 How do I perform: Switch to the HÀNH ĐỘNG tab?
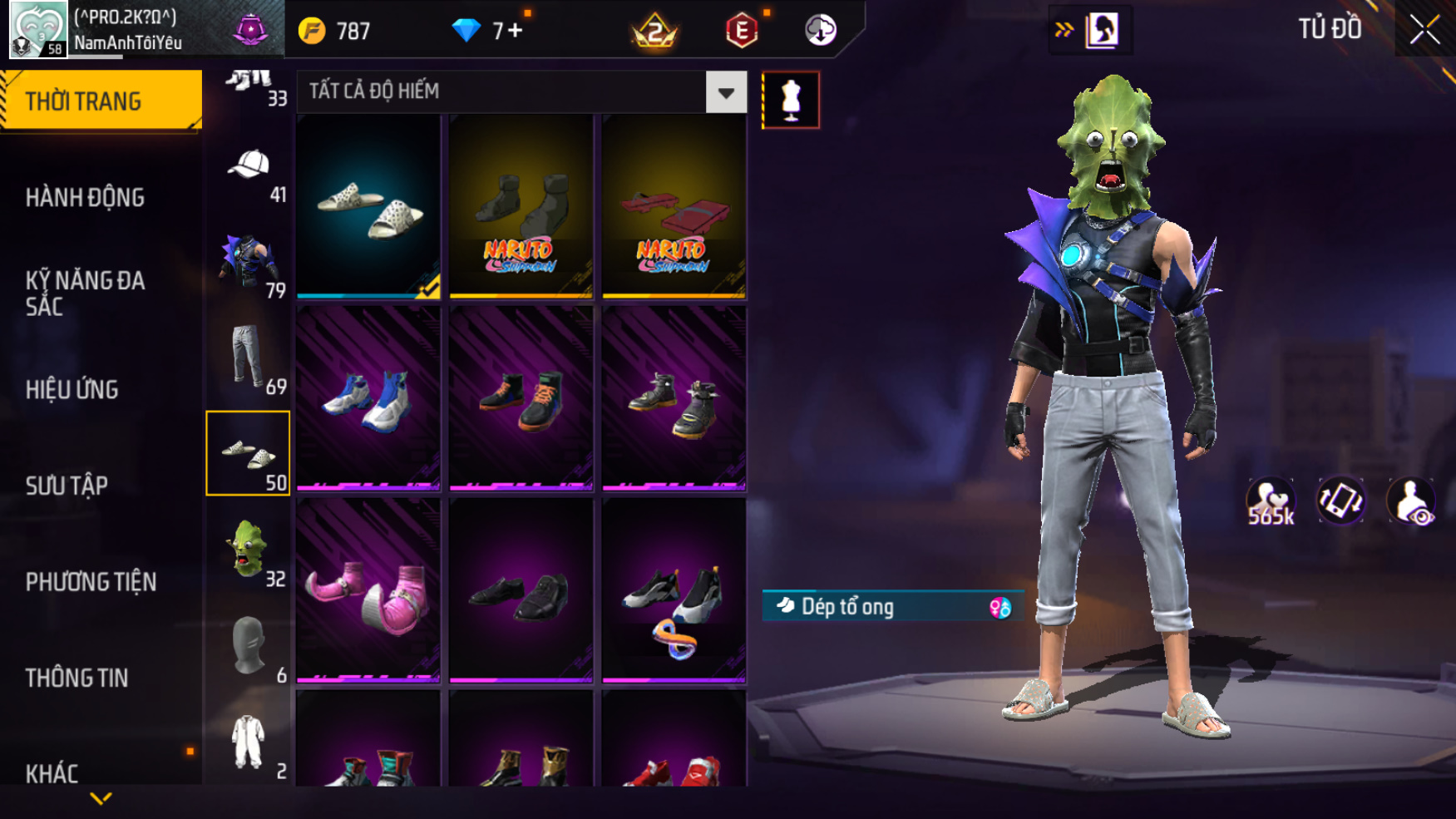[85, 198]
